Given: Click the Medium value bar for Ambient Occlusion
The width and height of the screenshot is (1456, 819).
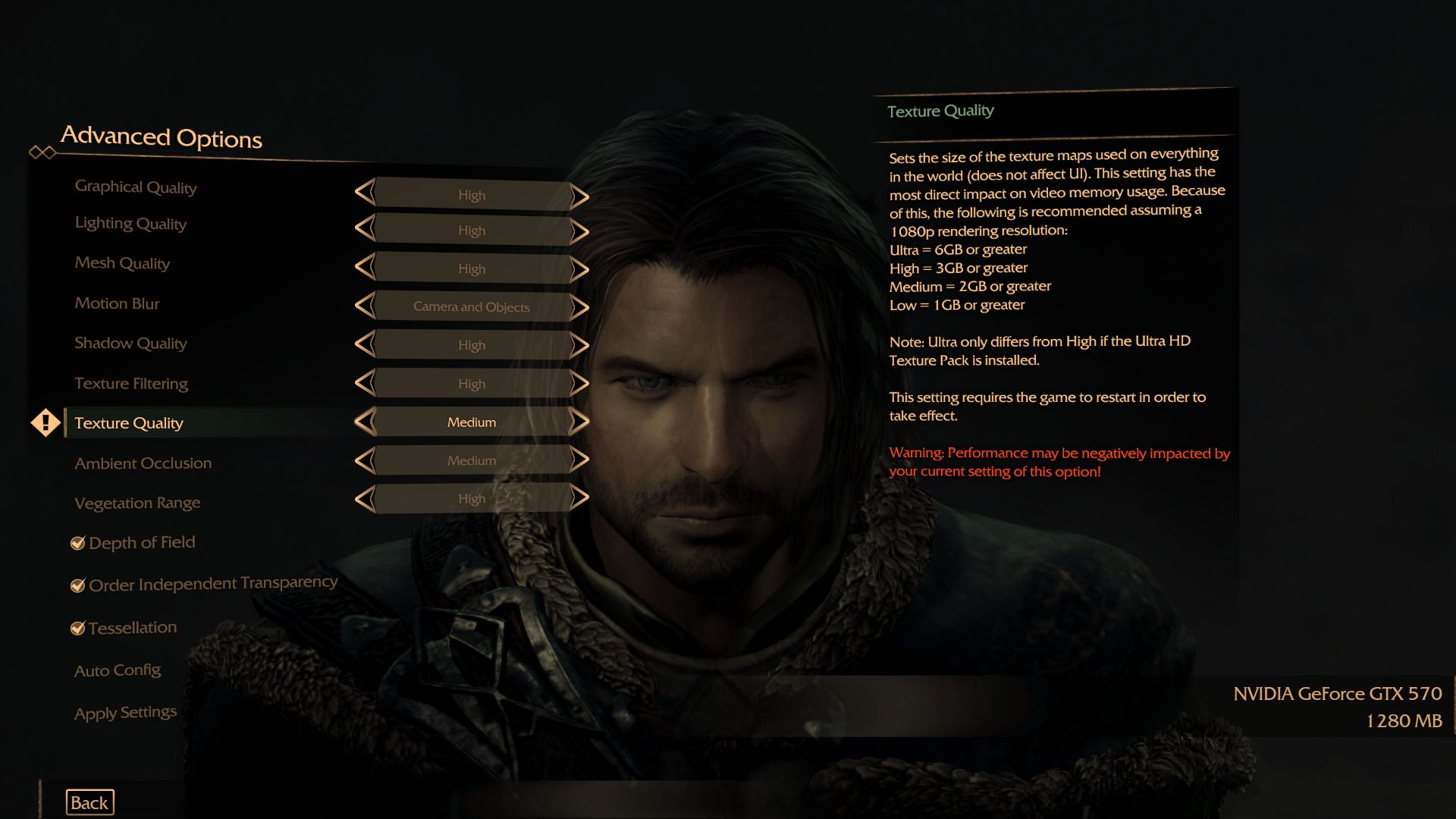Looking at the screenshot, I should (x=472, y=460).
